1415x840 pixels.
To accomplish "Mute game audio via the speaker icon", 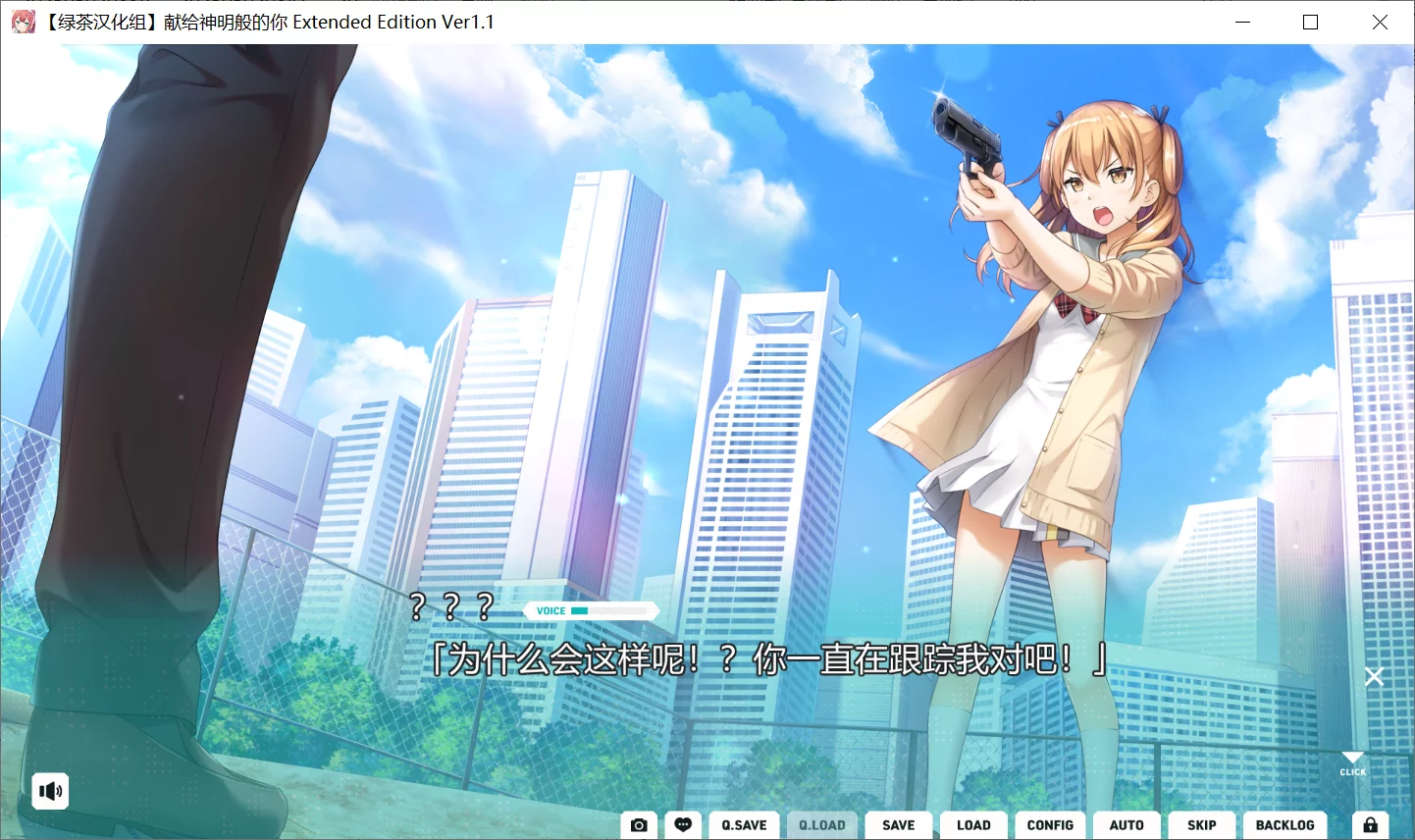I will click(50, 791).
